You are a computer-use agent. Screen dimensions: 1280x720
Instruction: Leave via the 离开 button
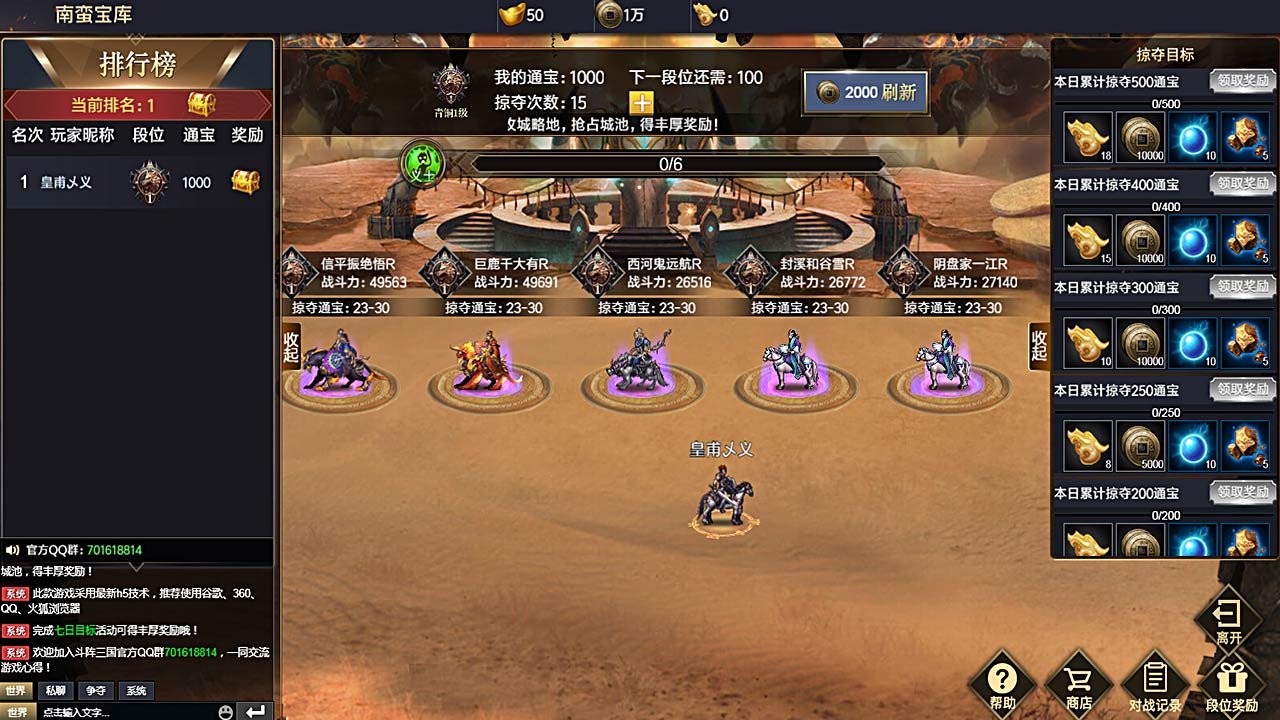pyautogui.click(x=1228, y=620)
